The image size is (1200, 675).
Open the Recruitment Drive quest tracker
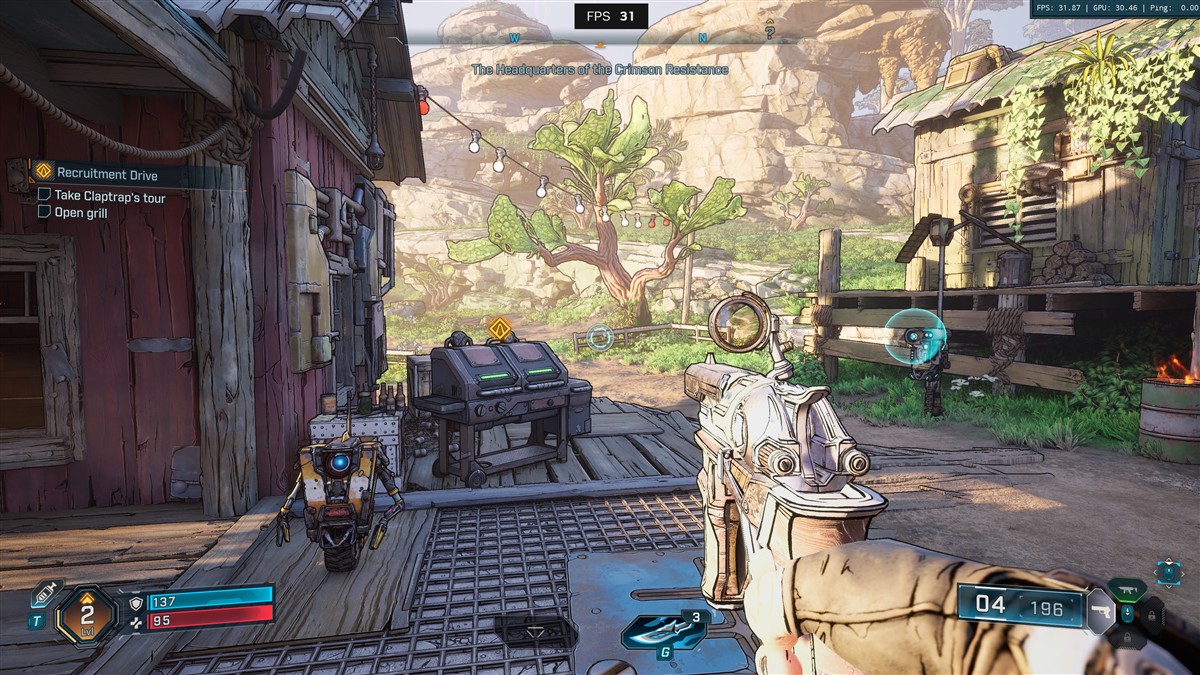click(x=107, y=174)
